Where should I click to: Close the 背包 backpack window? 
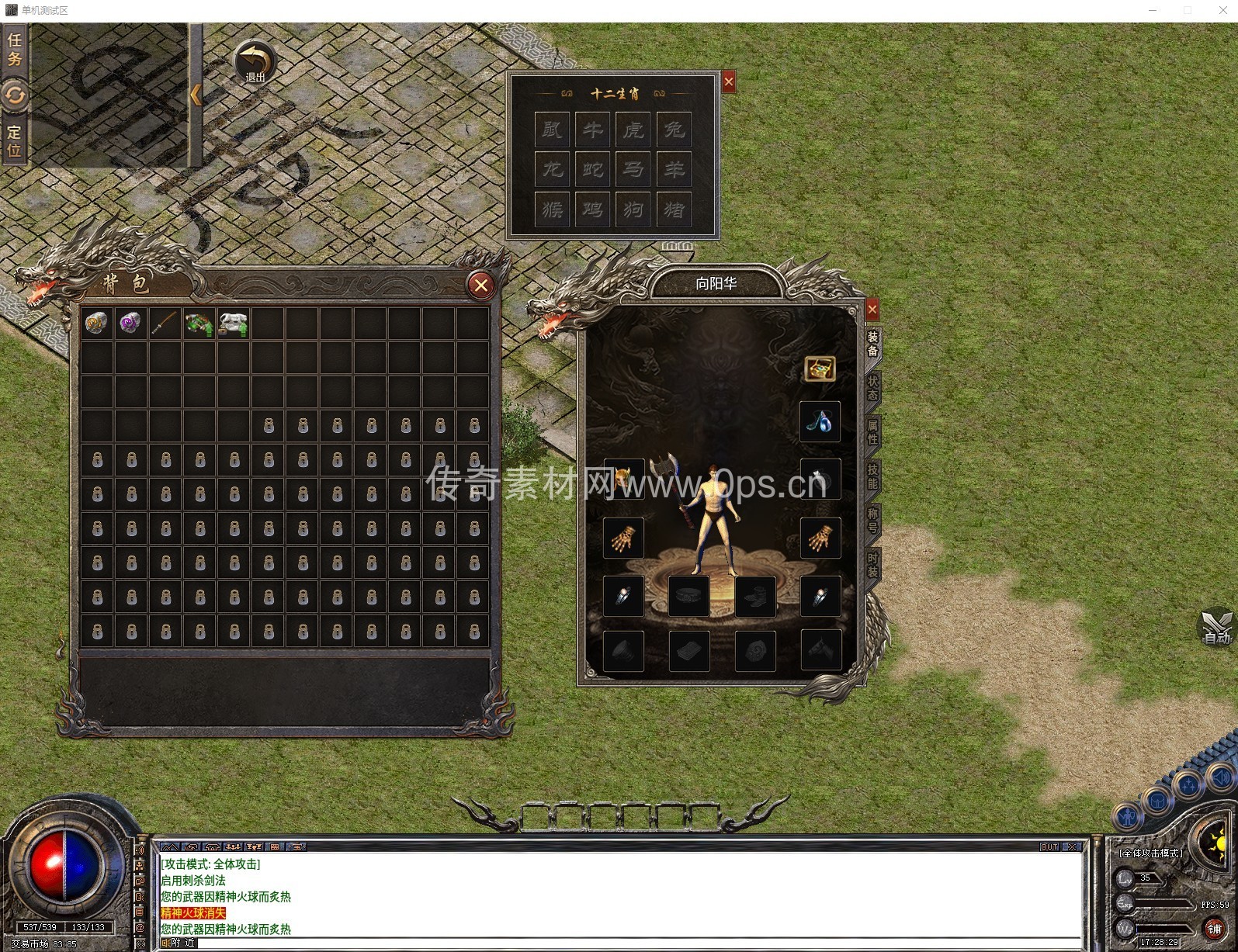click(481, 286)
